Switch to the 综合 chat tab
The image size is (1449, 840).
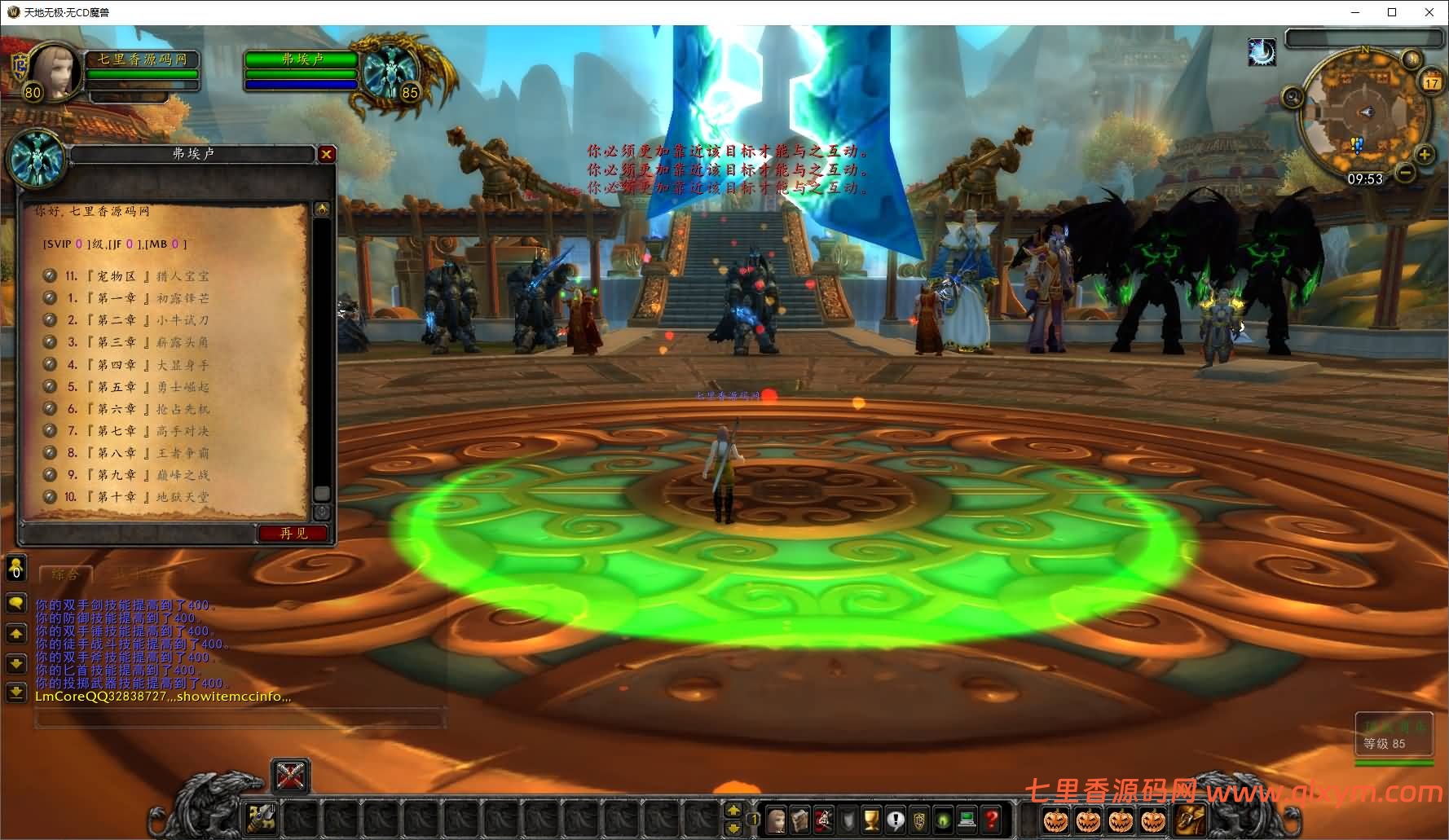(65, 574)
